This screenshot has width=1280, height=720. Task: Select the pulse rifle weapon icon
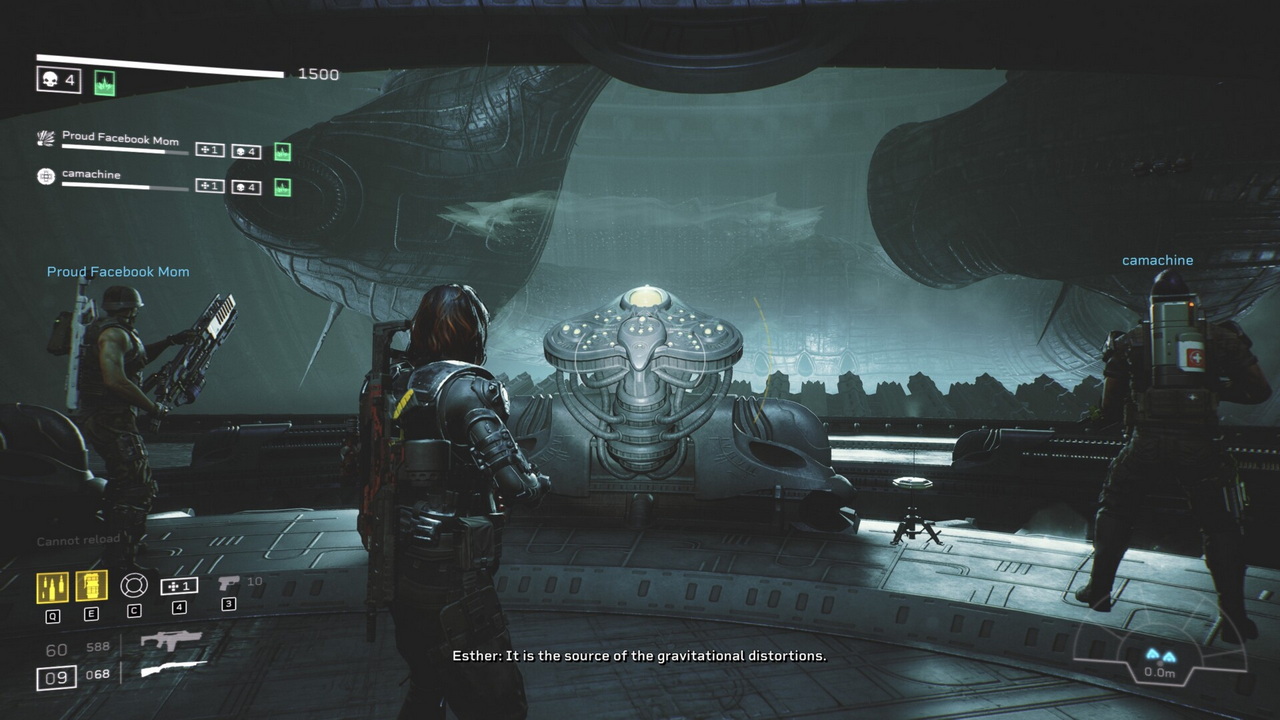pyautogui.click(x=171, y=641)
